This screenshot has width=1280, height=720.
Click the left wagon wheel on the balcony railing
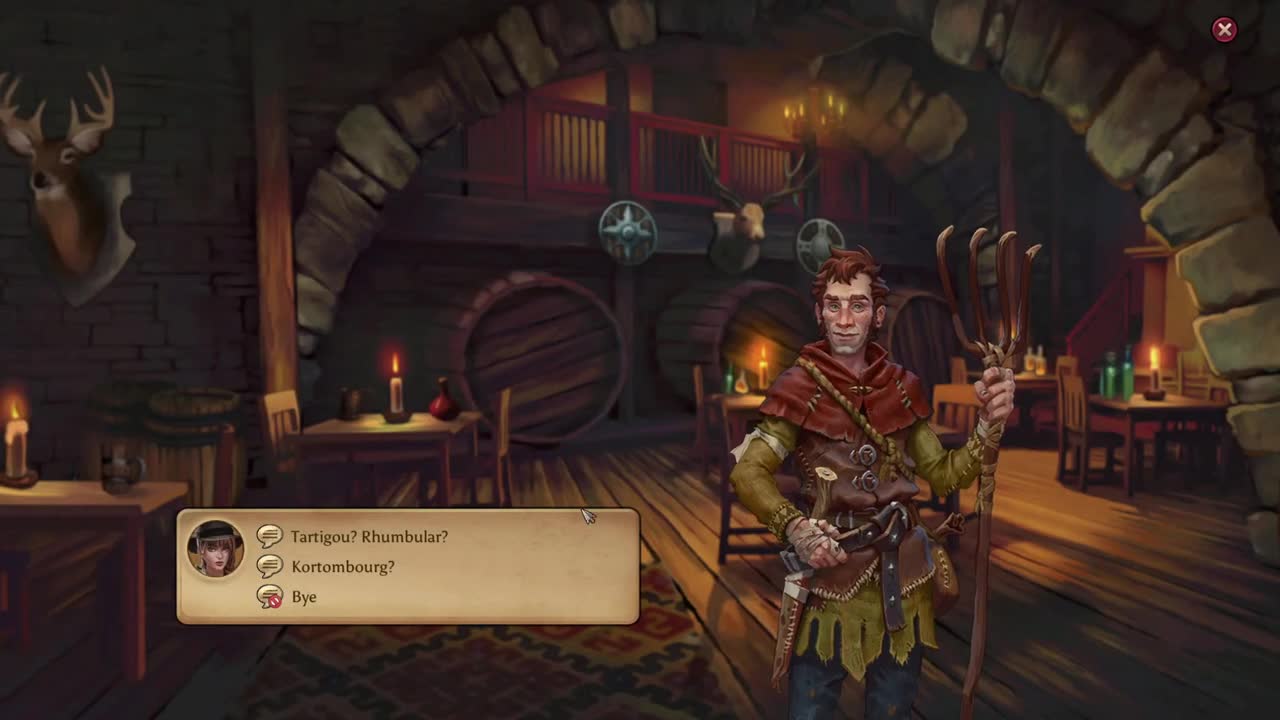click(628, 230)
